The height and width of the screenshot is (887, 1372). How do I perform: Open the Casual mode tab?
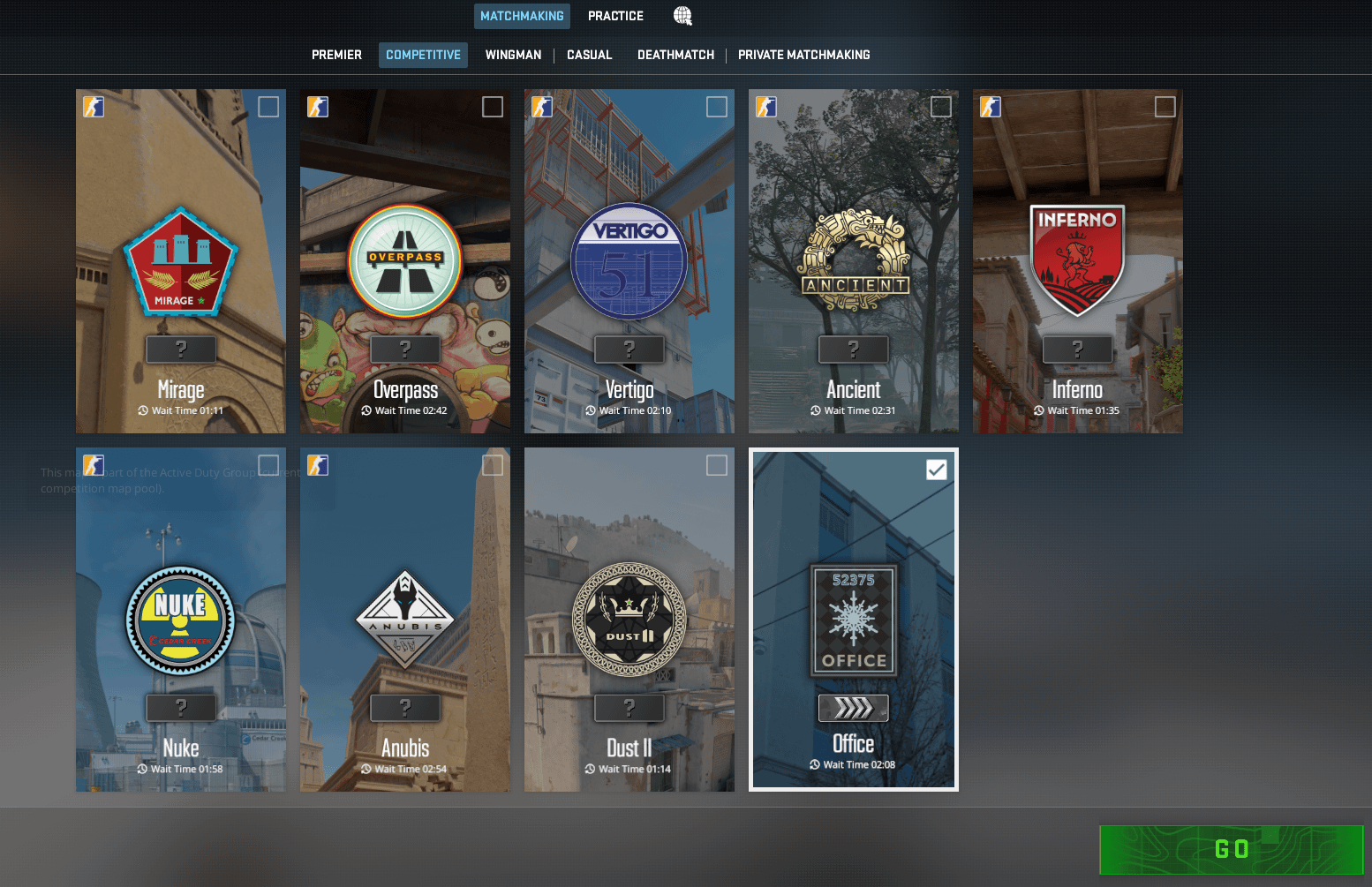(589, 55)
